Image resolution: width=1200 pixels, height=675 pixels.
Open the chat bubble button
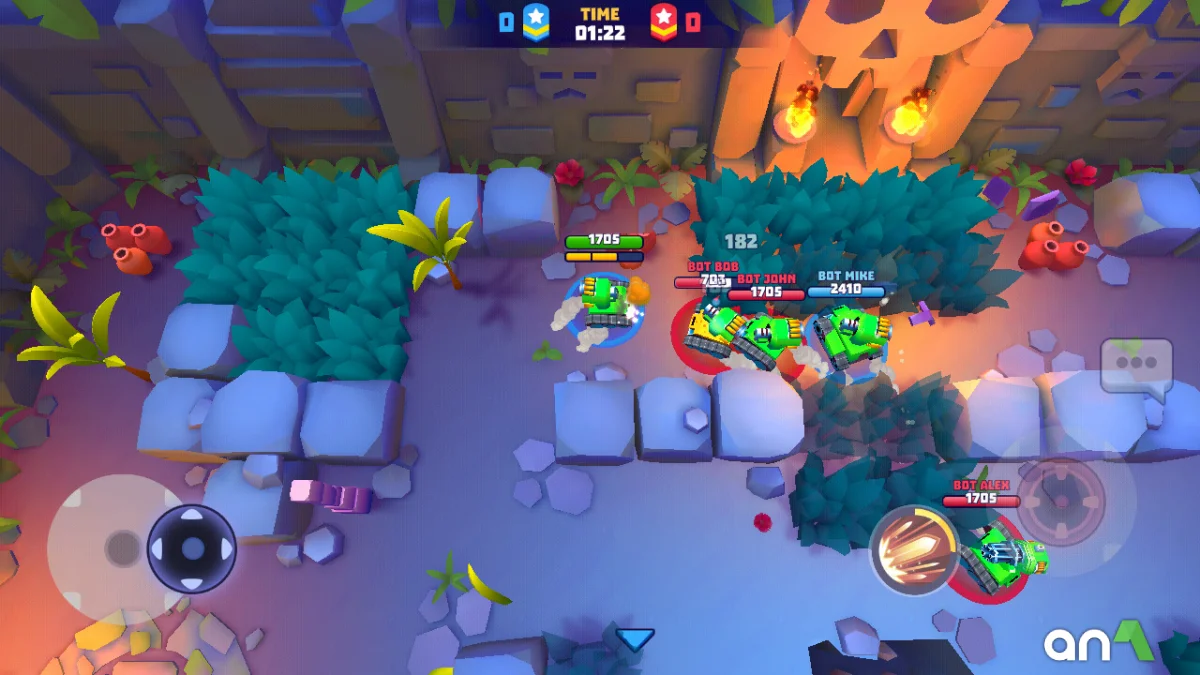pyautogui.click(x=1136, y=367)
